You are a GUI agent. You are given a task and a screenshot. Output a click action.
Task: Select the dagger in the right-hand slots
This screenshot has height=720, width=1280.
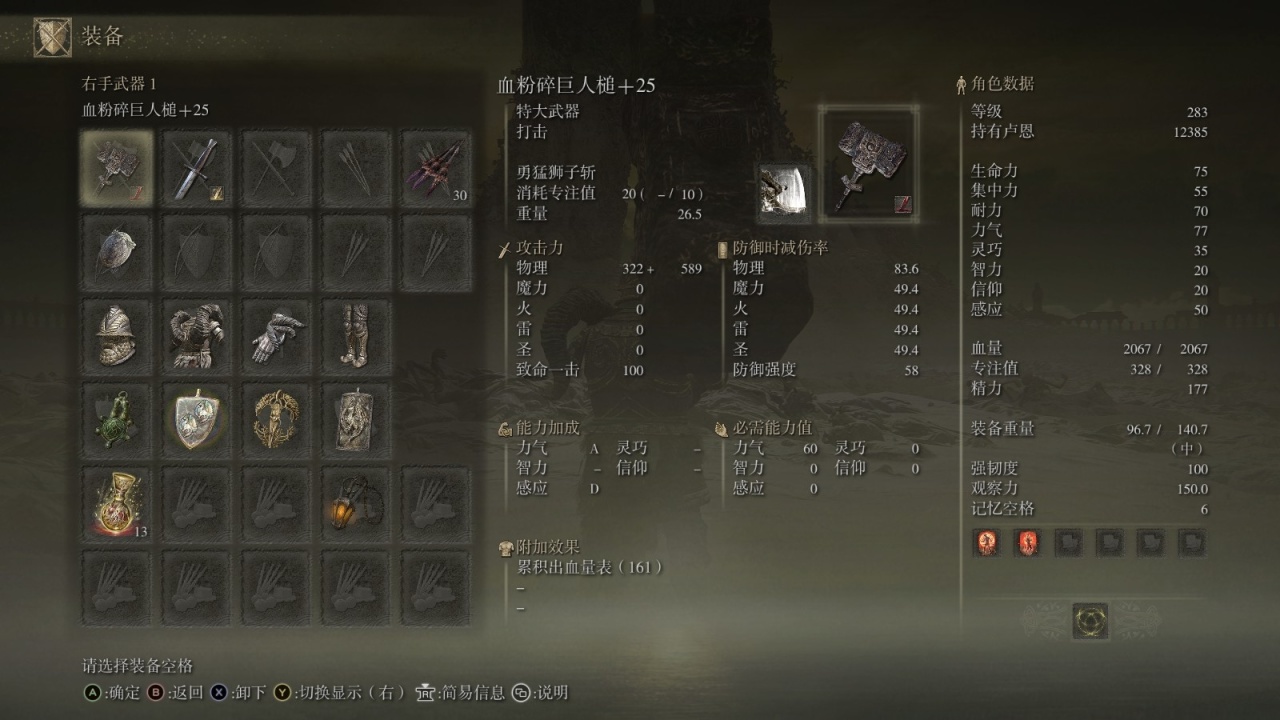[x=196, y=167]
